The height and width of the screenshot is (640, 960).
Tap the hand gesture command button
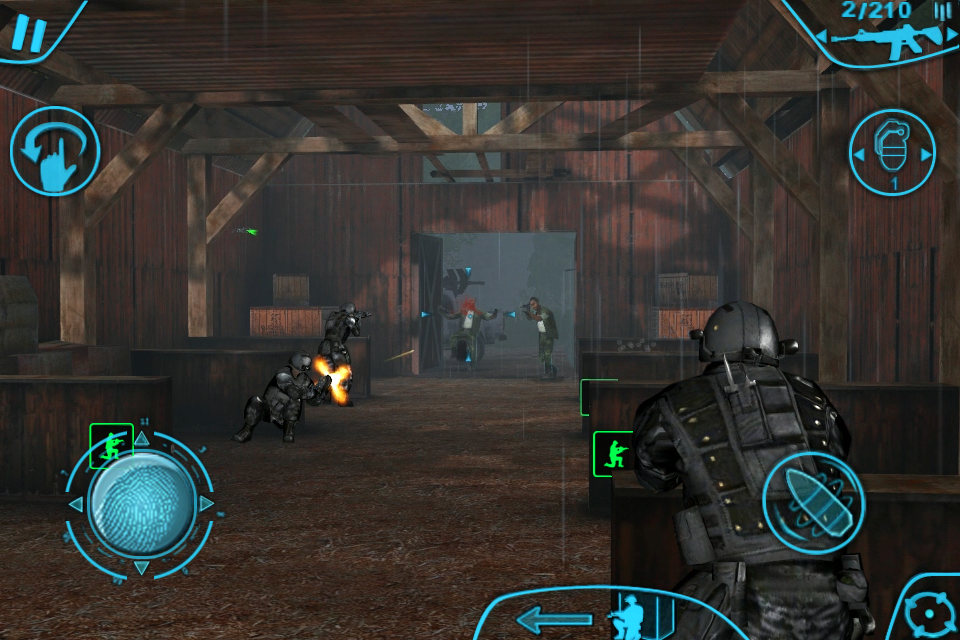[54, 151]
